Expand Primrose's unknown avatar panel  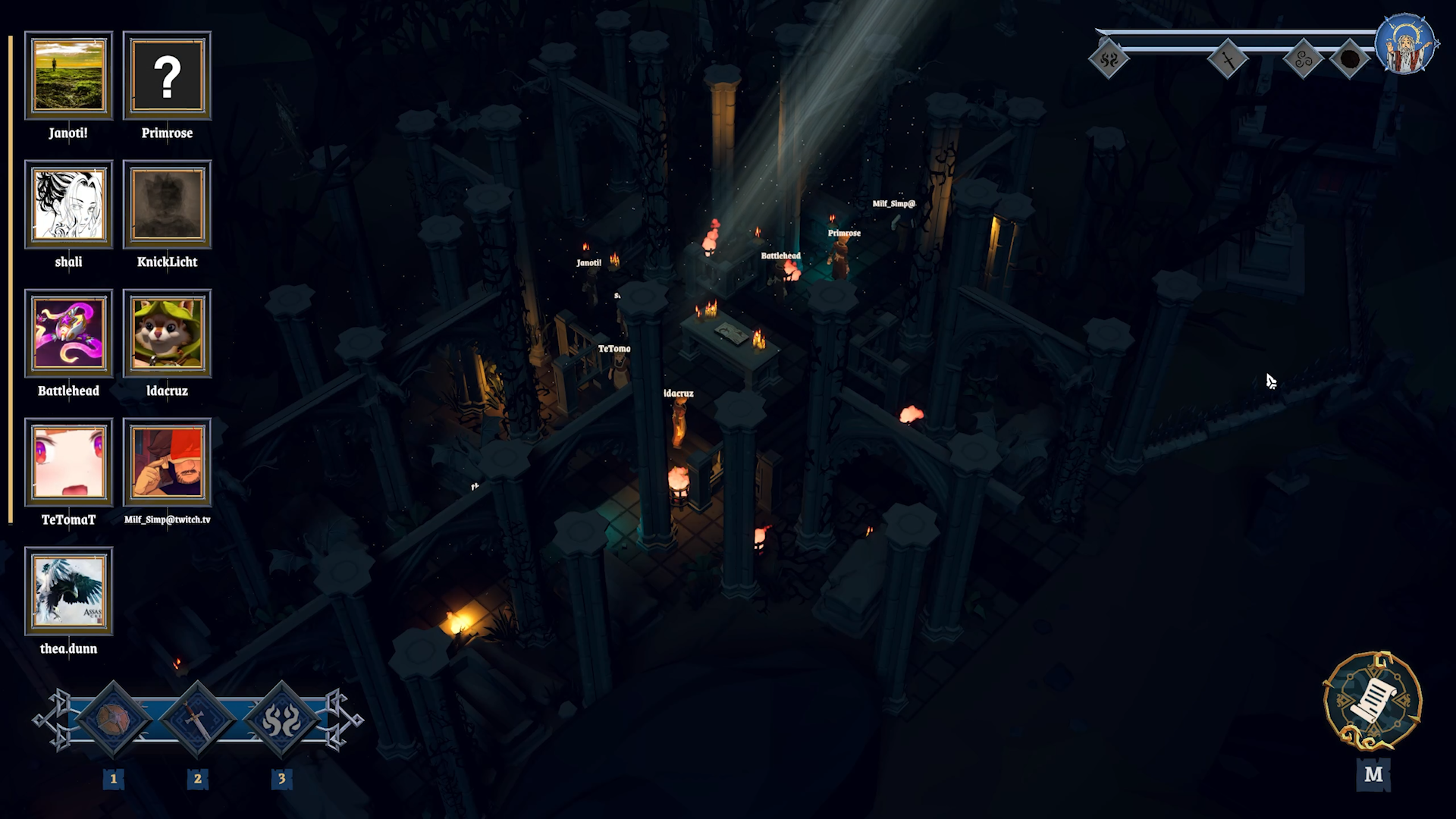click(x=166, y=76)
